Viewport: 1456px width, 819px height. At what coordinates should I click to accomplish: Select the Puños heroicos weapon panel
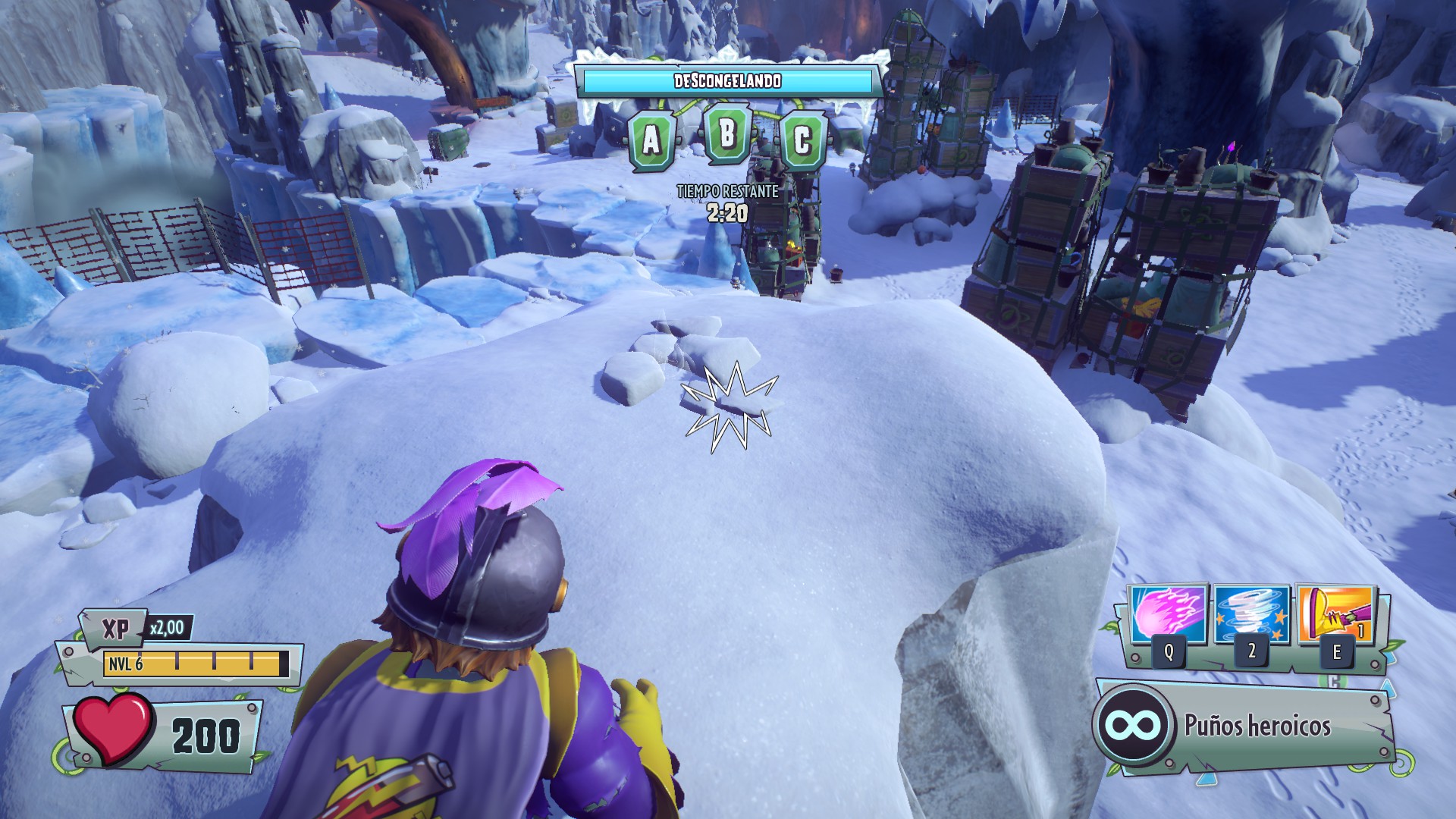(1245, 726)
